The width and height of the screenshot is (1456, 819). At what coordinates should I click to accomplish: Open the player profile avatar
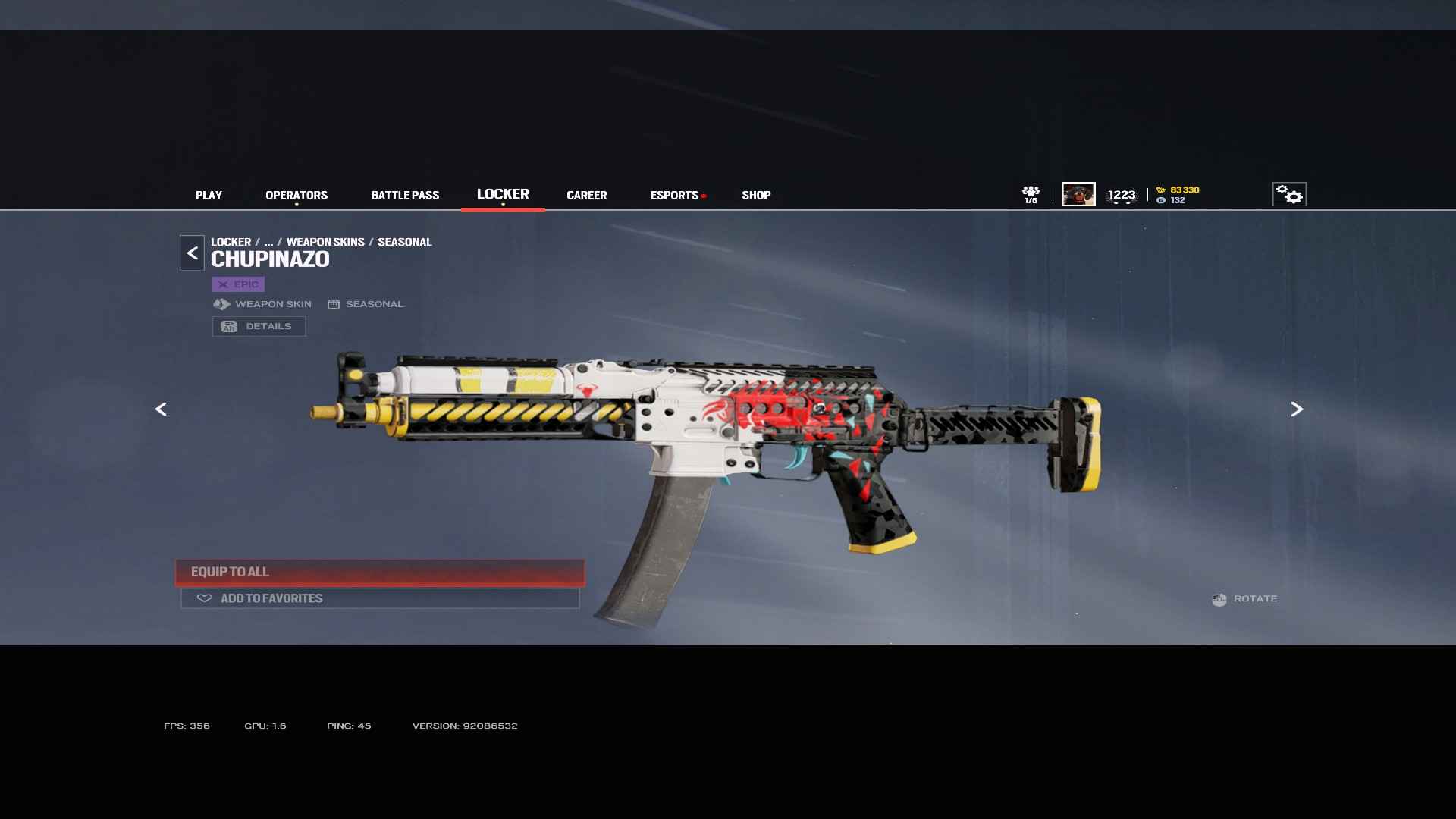pyautogui.click(x=1078, y=194)
